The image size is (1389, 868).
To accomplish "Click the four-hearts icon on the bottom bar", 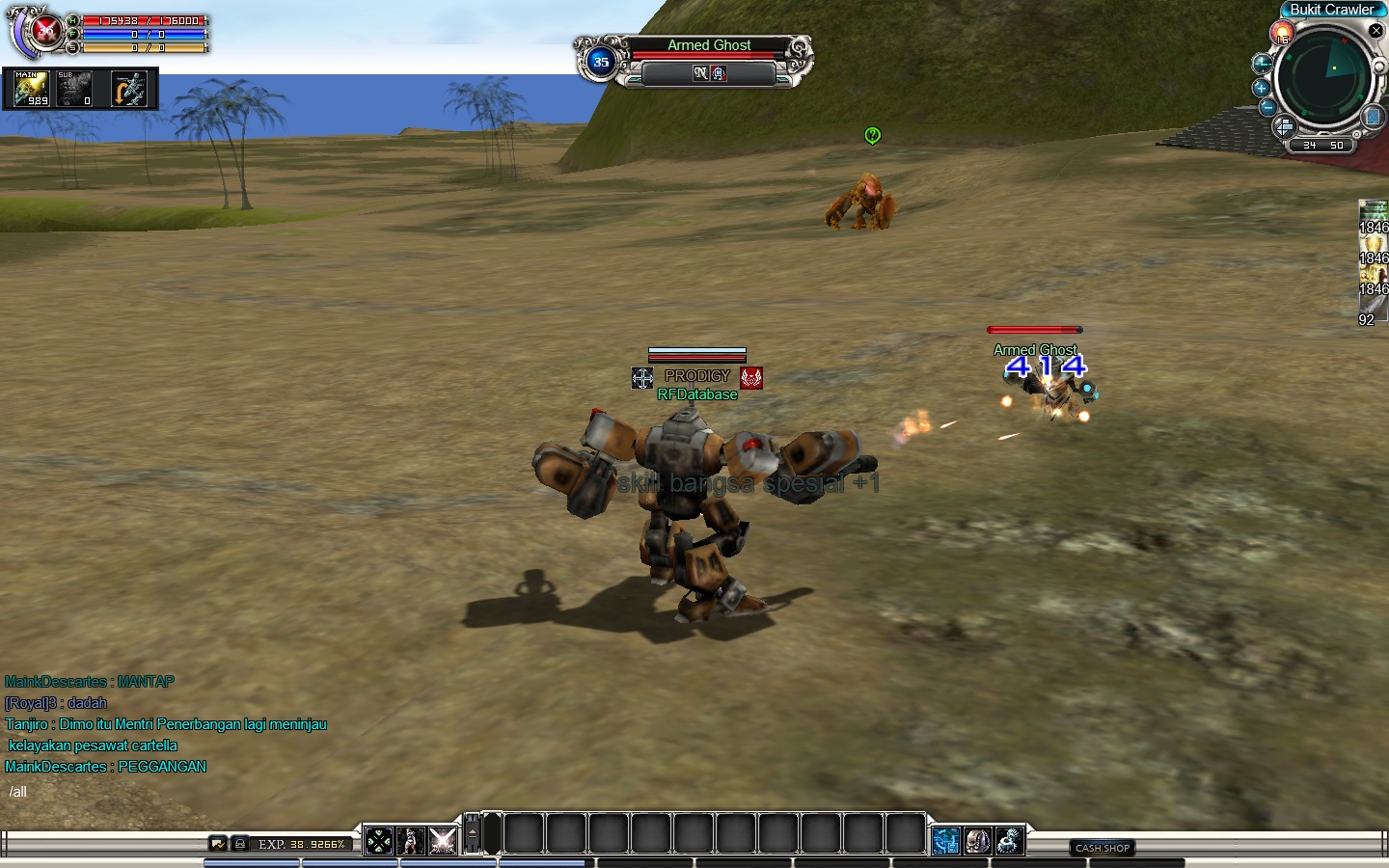I will [x=379, y=841].
